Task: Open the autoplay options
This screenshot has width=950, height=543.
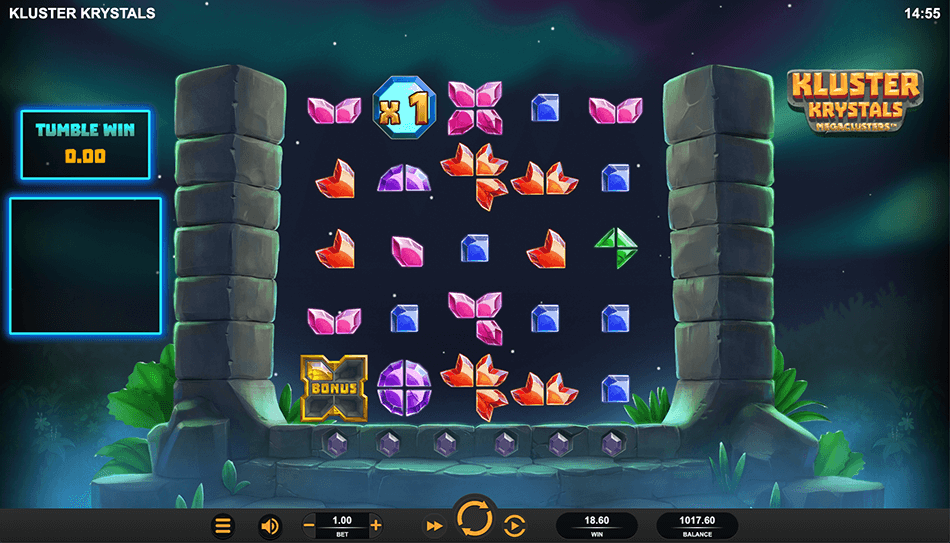Action: 514,525
